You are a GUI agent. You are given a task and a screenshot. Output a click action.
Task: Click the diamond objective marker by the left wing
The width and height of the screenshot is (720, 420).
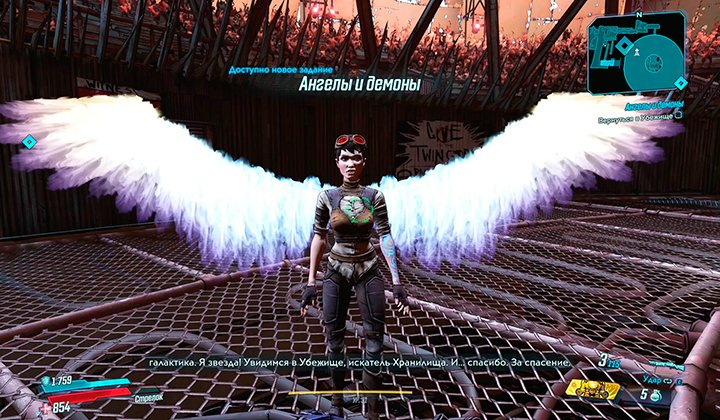[29, 141]
